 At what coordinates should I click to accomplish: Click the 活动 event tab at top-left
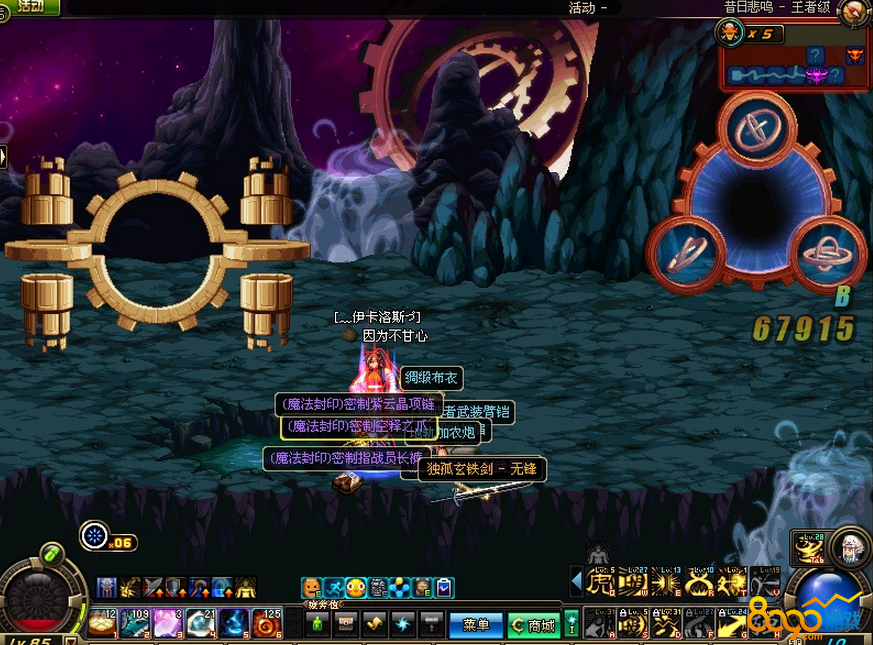coord(30,6)
